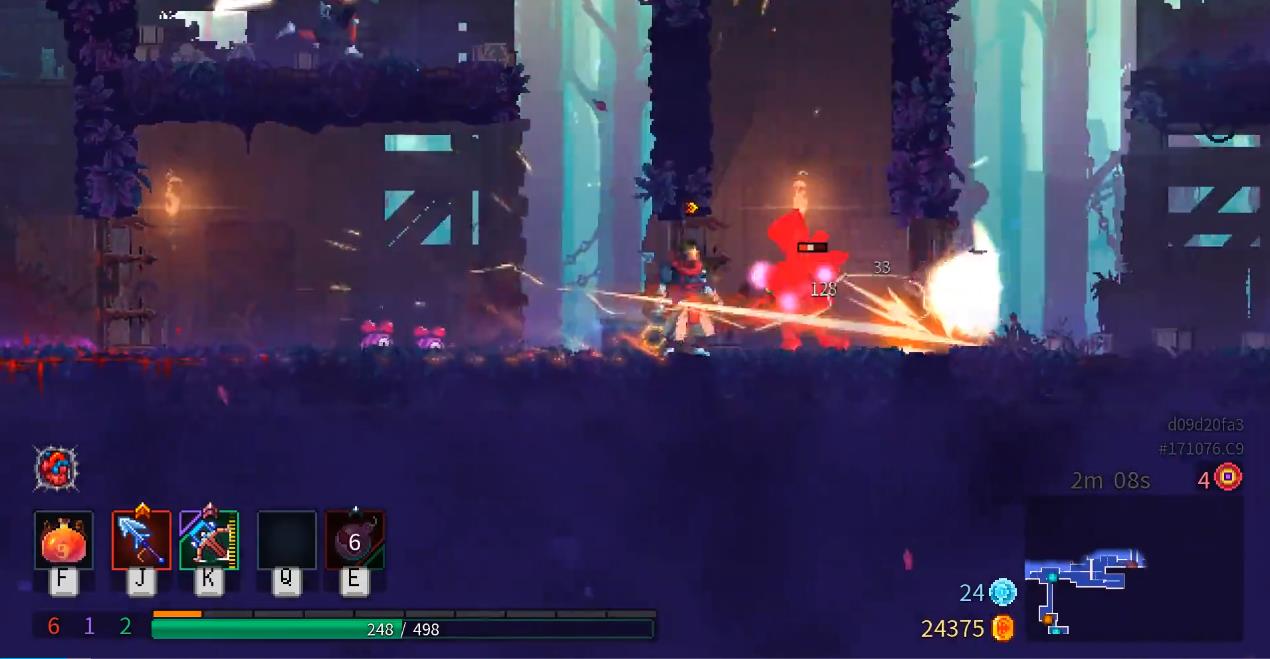Click the red boss cell icon

tap(1228, 477)
